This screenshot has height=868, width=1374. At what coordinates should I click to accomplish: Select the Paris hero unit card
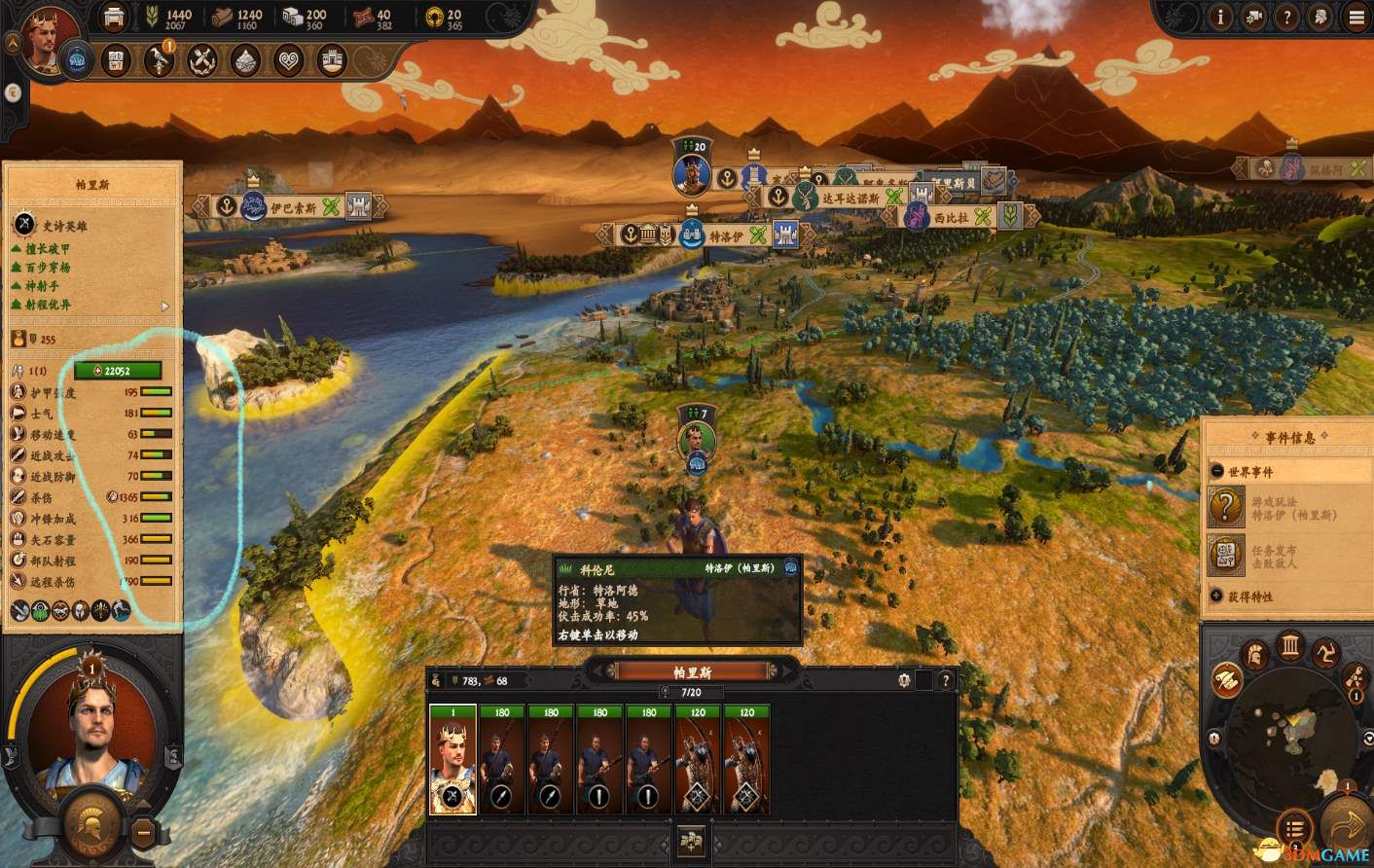coord(452,760)
